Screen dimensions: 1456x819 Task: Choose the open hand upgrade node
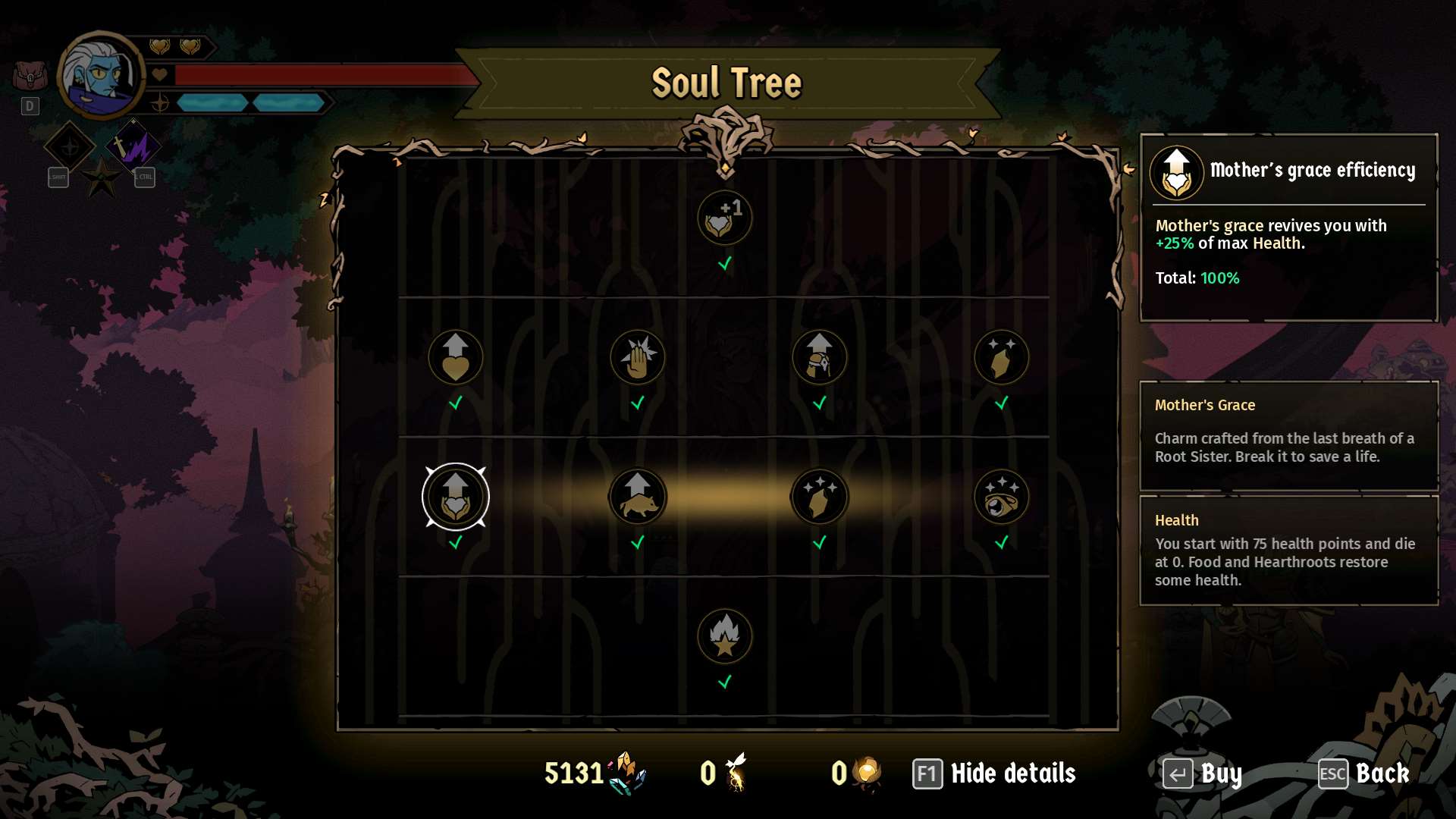pyautogui.click(x=637, y=357)
